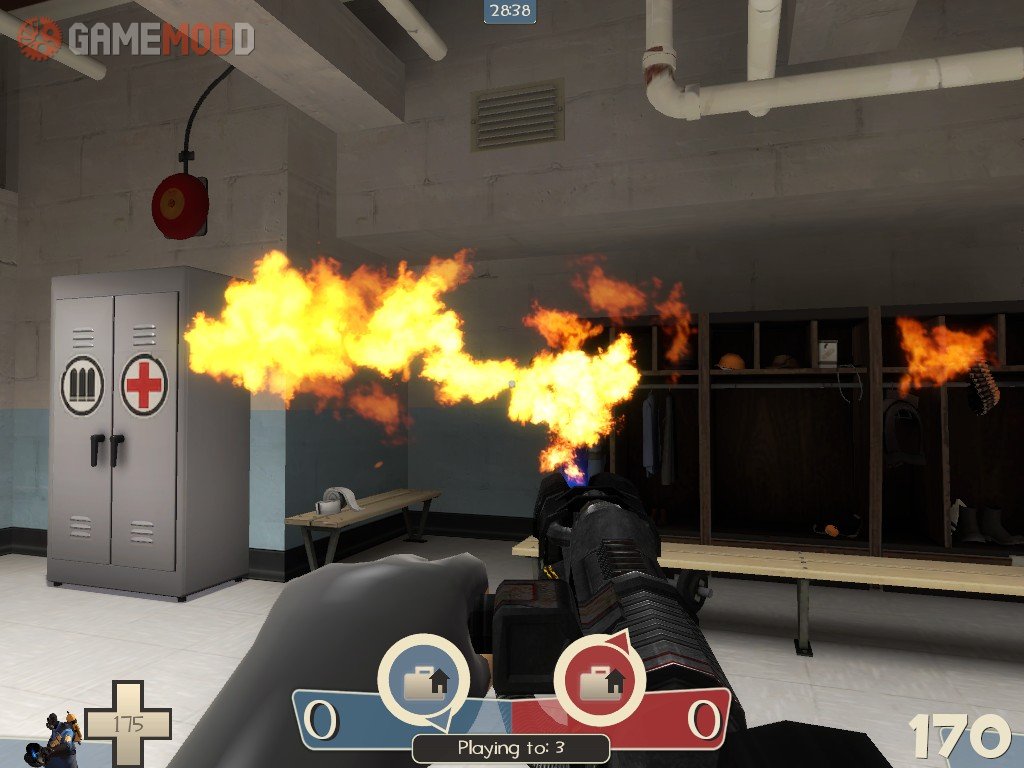This screenshot has width=1024, height=768.
Task: Select the Pyro class portrait
Action: coord(60,738)
